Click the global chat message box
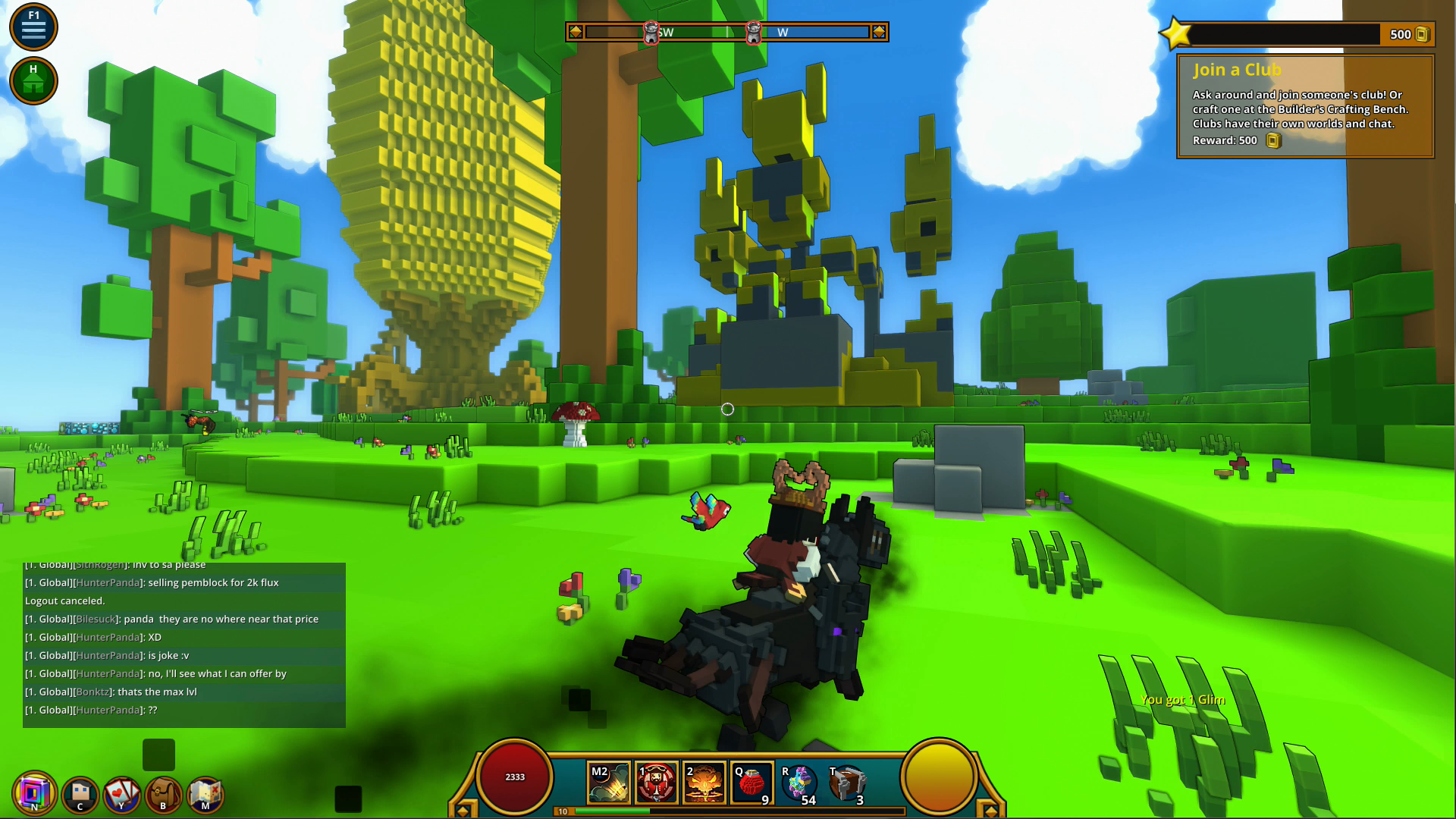 (x=184, y=645)
